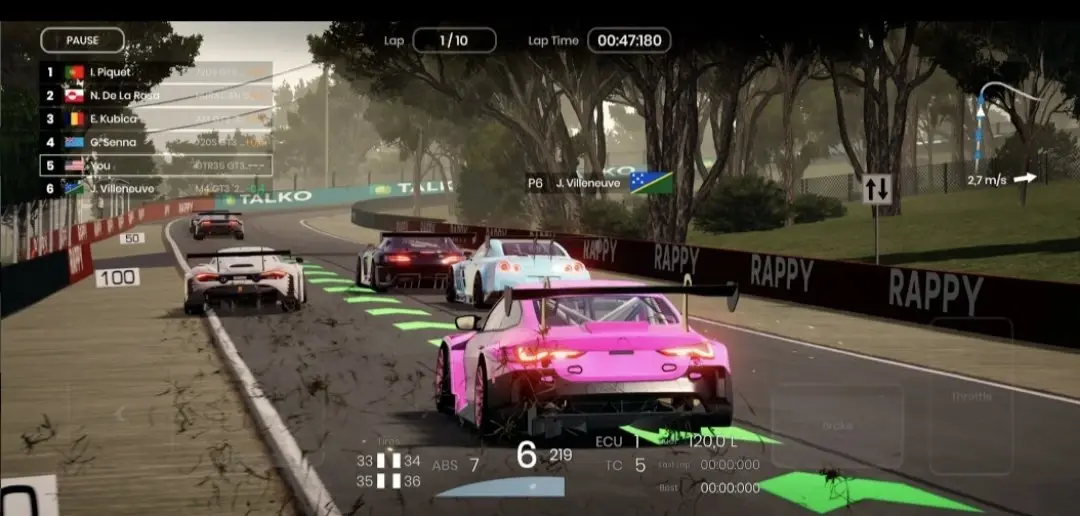This screenshot has width=1080, height=516.
Task: Tap the PAUSE button
Action: pyautogui.click(x=82, y=40)
